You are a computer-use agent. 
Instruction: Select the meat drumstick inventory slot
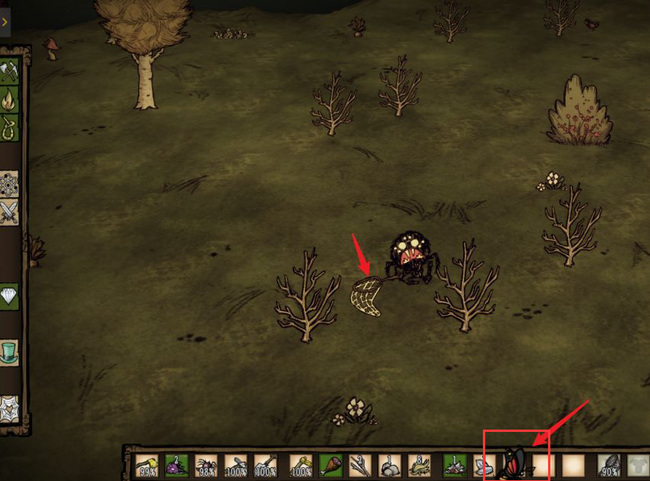[x=330, y=466]
